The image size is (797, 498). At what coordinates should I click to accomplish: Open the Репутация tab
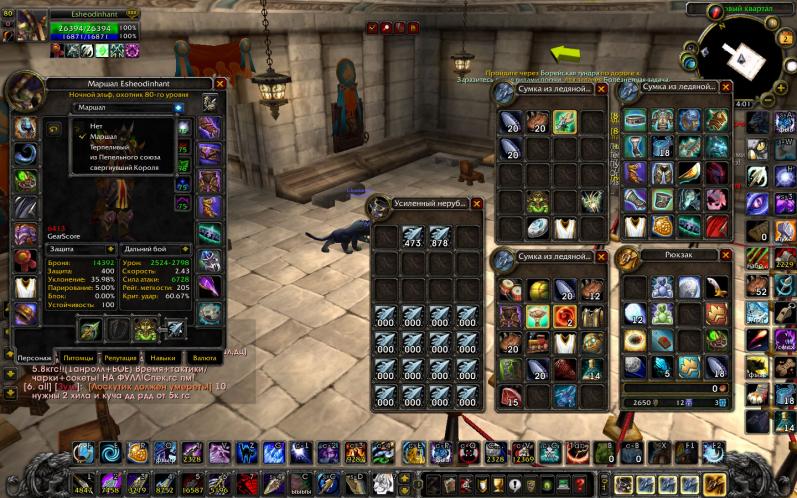click(x=120, y=356)
